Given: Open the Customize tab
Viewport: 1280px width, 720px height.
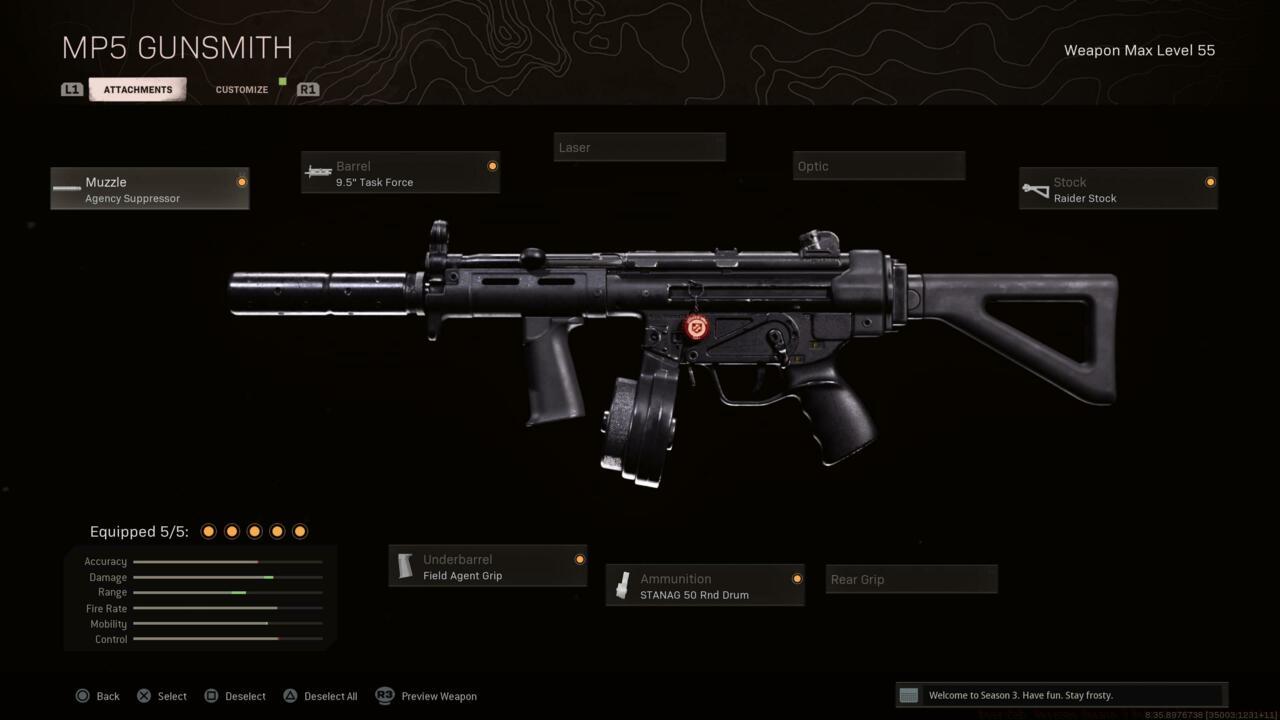Looking at the screenshot, I should (x=242, y=90).
